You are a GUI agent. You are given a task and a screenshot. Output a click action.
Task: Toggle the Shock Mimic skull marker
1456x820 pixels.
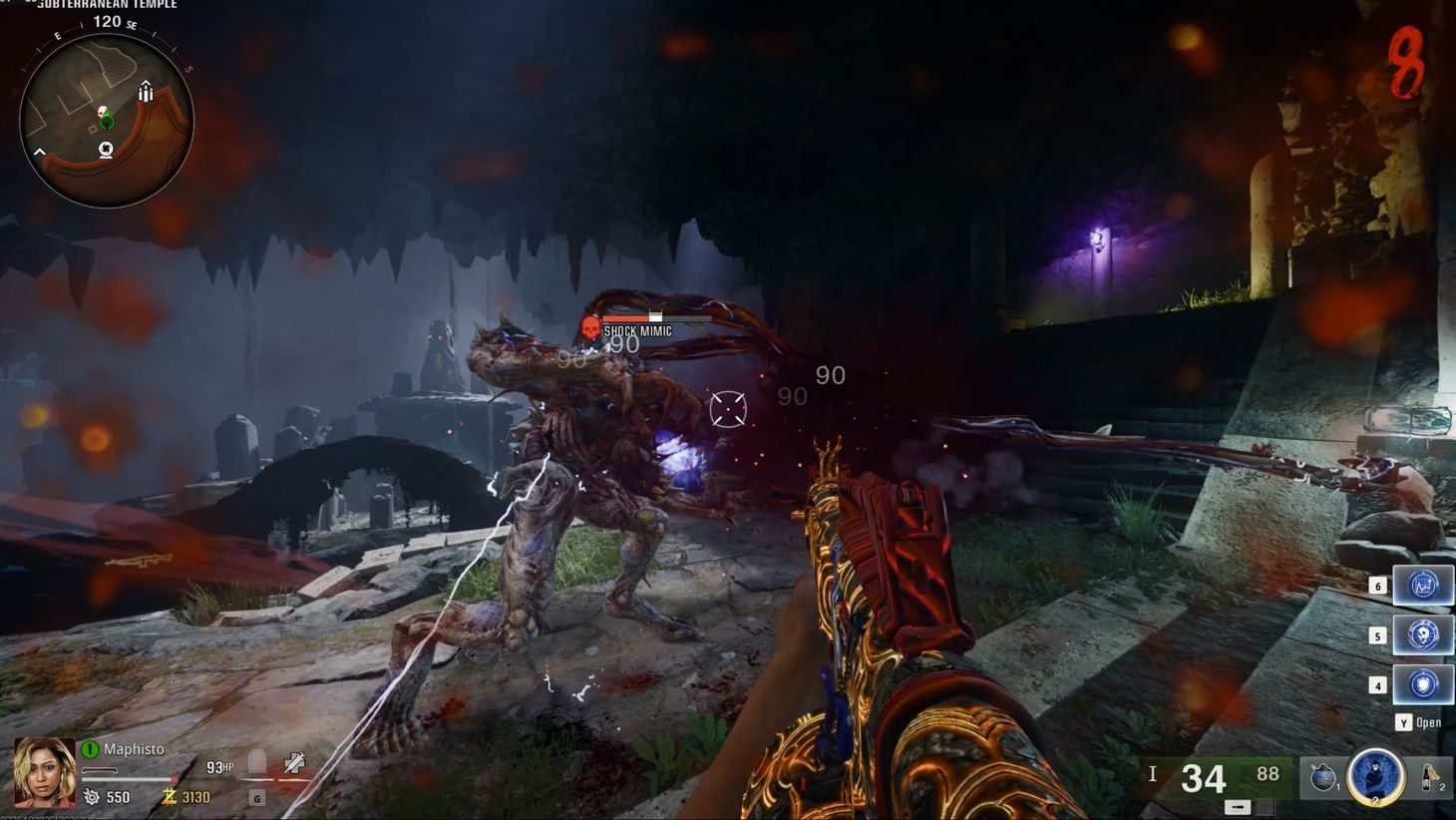tap(590, 328)
